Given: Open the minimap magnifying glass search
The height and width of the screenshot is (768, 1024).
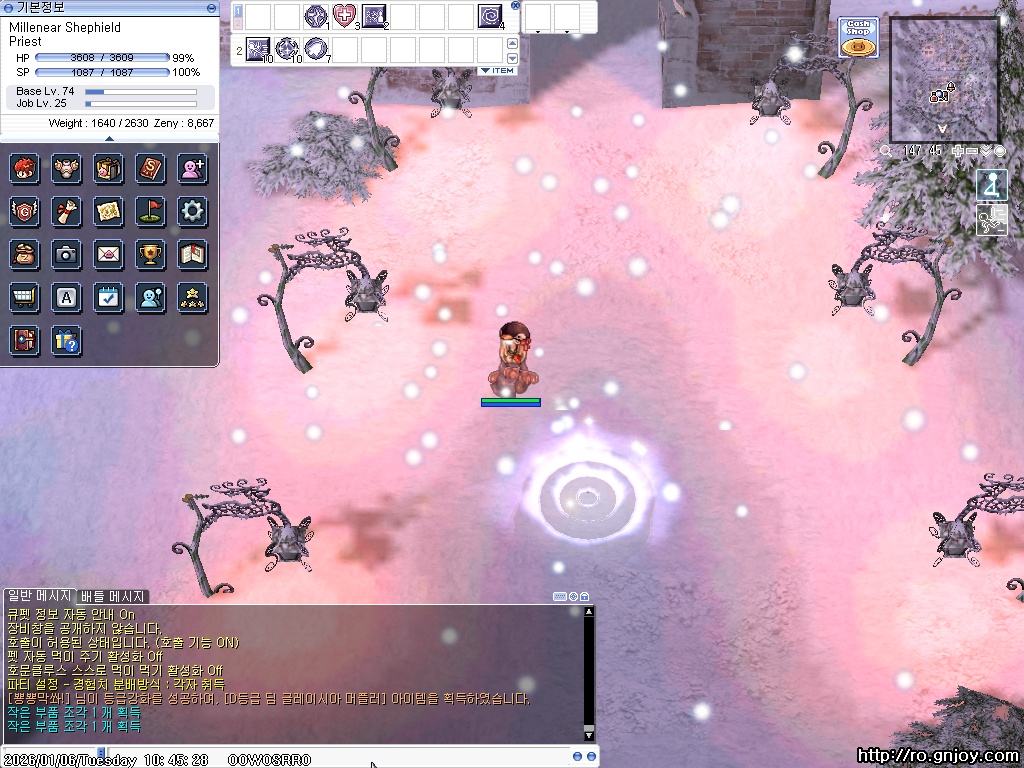Looking at the screenshot, I should point(886,151).
